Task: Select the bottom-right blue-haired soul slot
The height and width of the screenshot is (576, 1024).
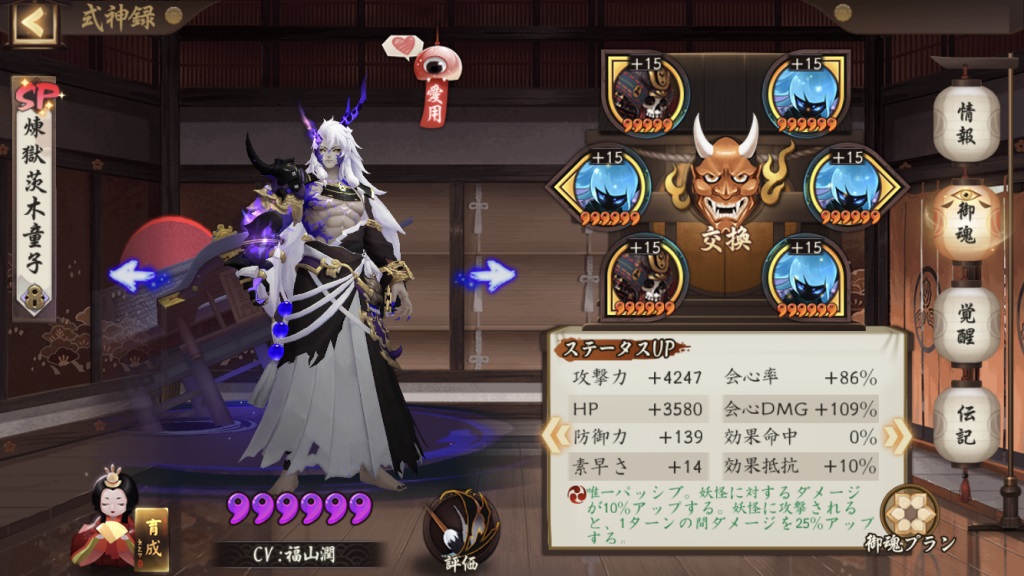Action: tap(806, 277)
